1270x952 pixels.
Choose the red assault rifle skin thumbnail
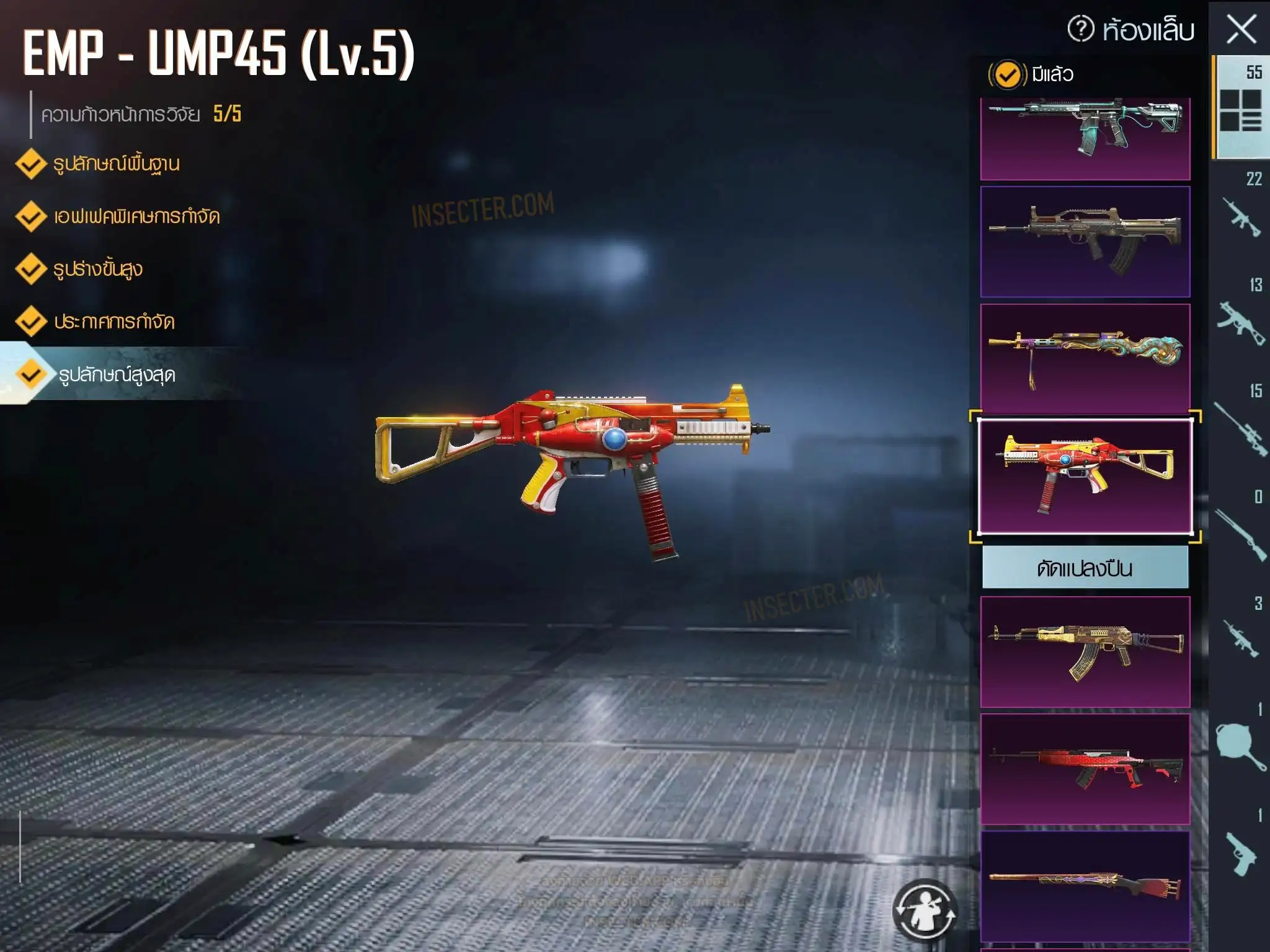tap(1085, 769)
